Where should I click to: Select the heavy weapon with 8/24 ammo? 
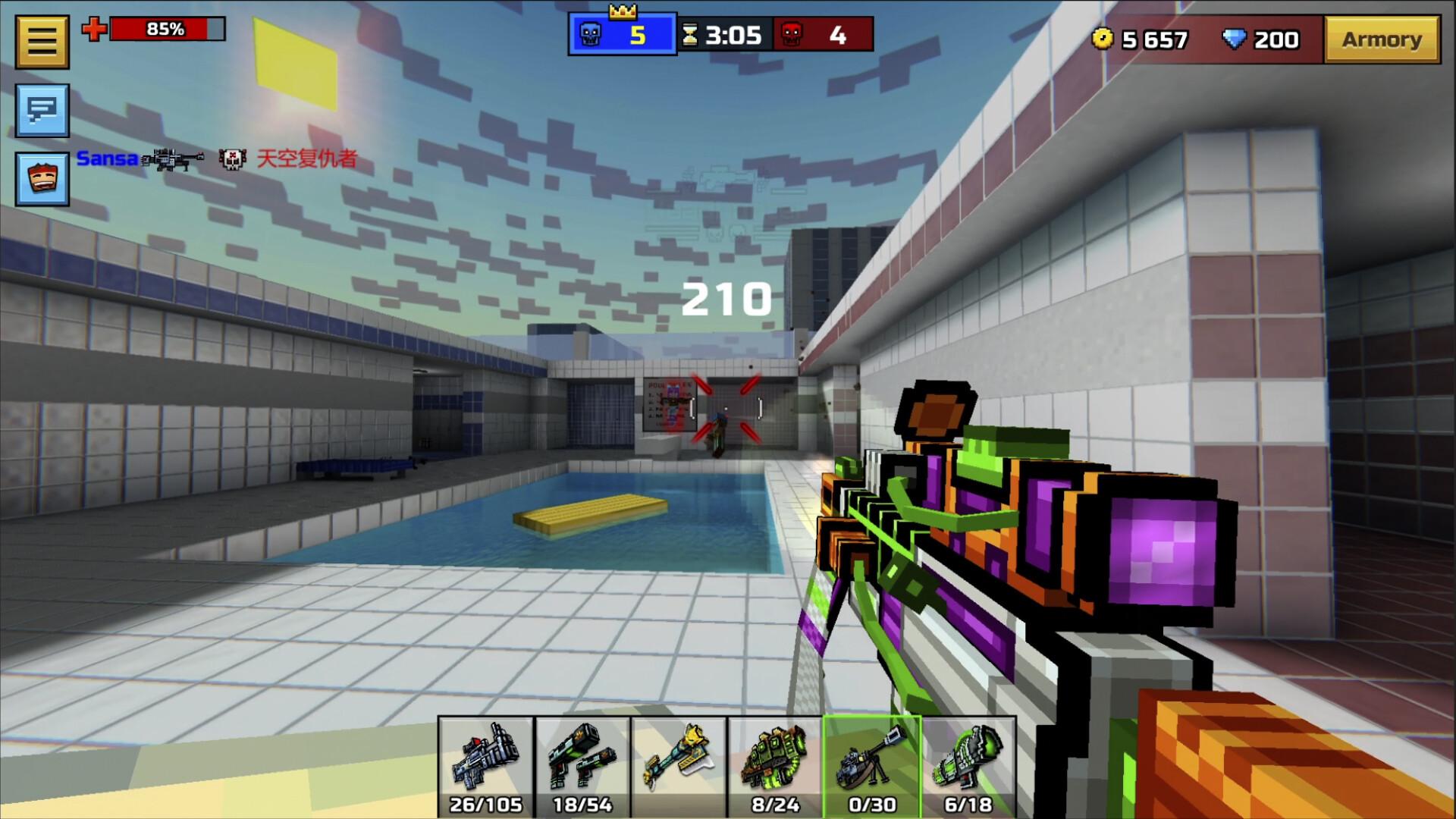click(x=774, y=764)
